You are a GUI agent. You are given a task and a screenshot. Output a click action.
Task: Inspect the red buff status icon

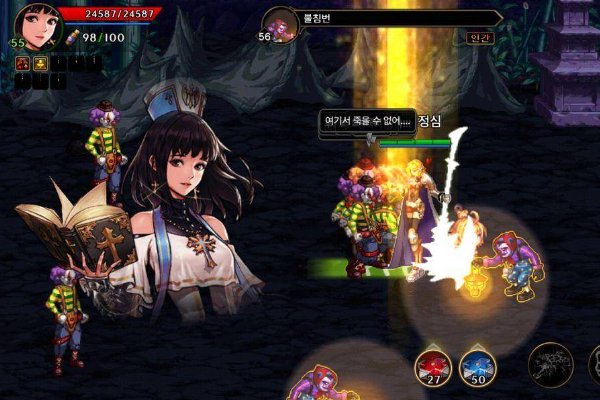21,62
